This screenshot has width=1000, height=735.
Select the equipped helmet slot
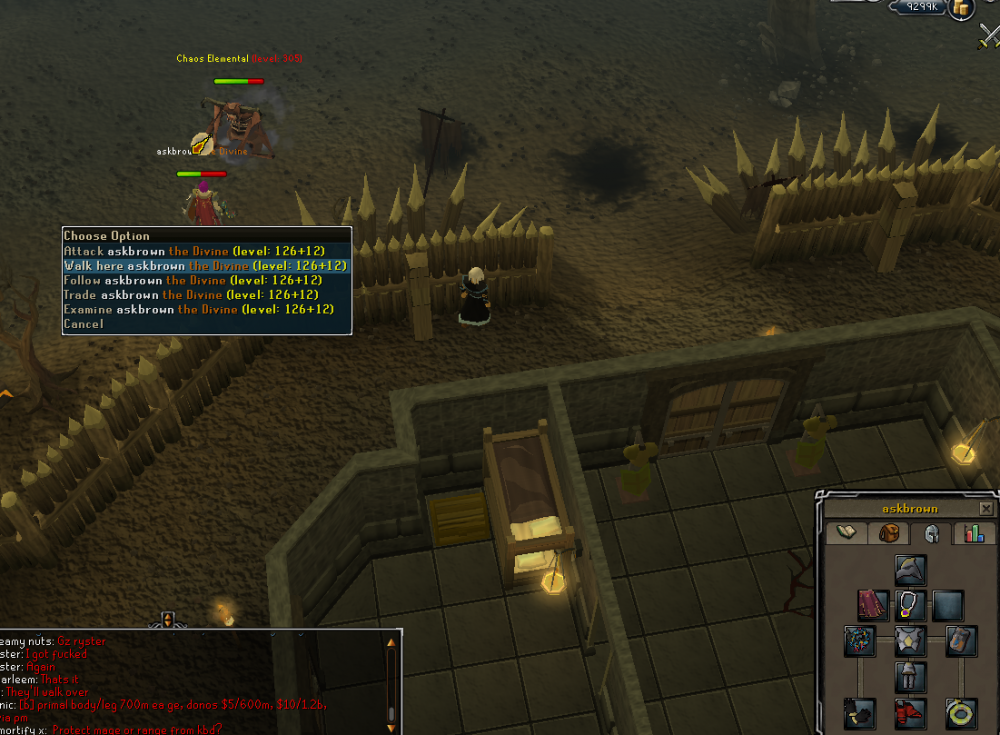click(910, 570)
